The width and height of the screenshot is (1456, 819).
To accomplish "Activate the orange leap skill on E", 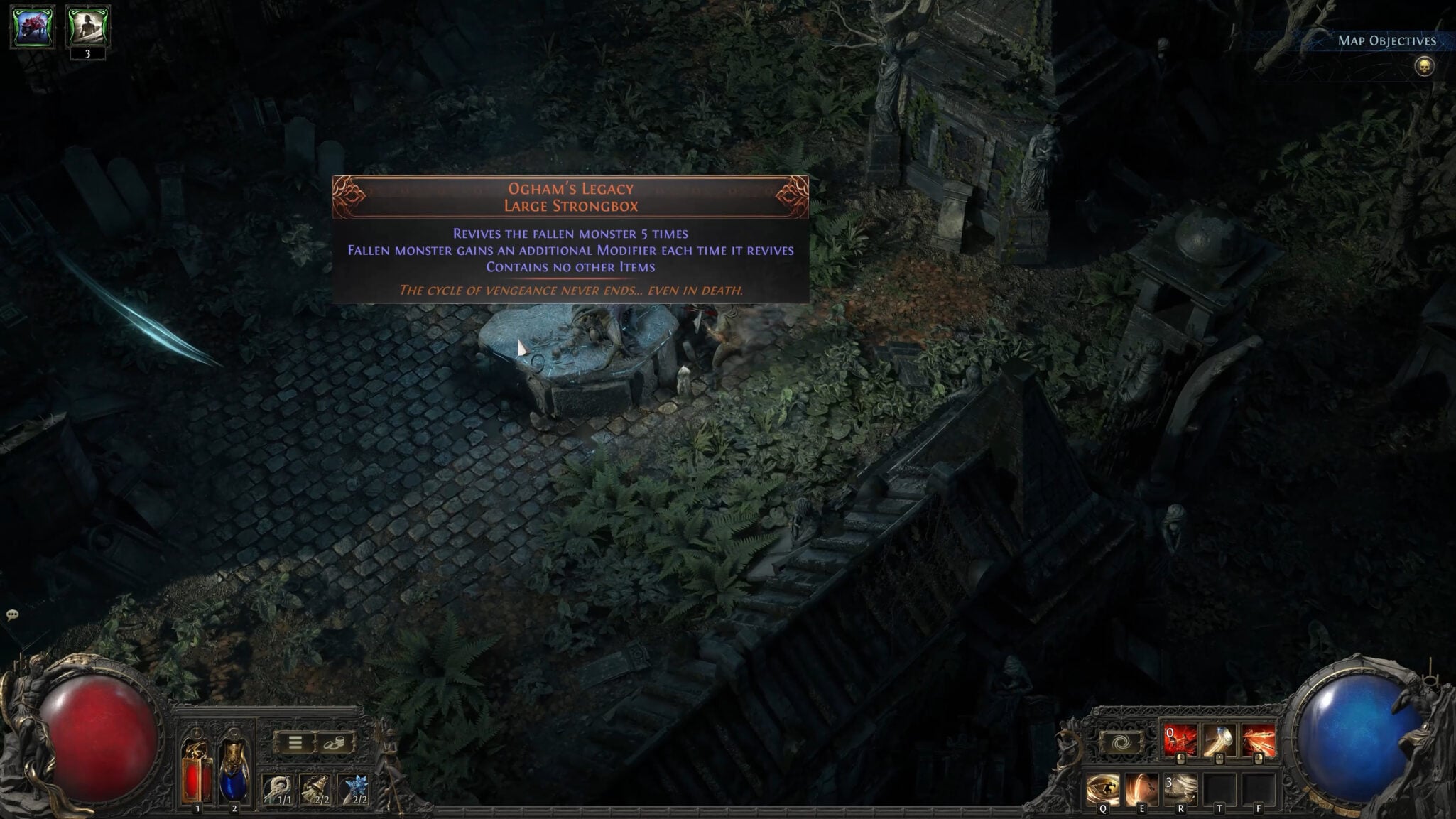I will click(x=1141, y=790).
